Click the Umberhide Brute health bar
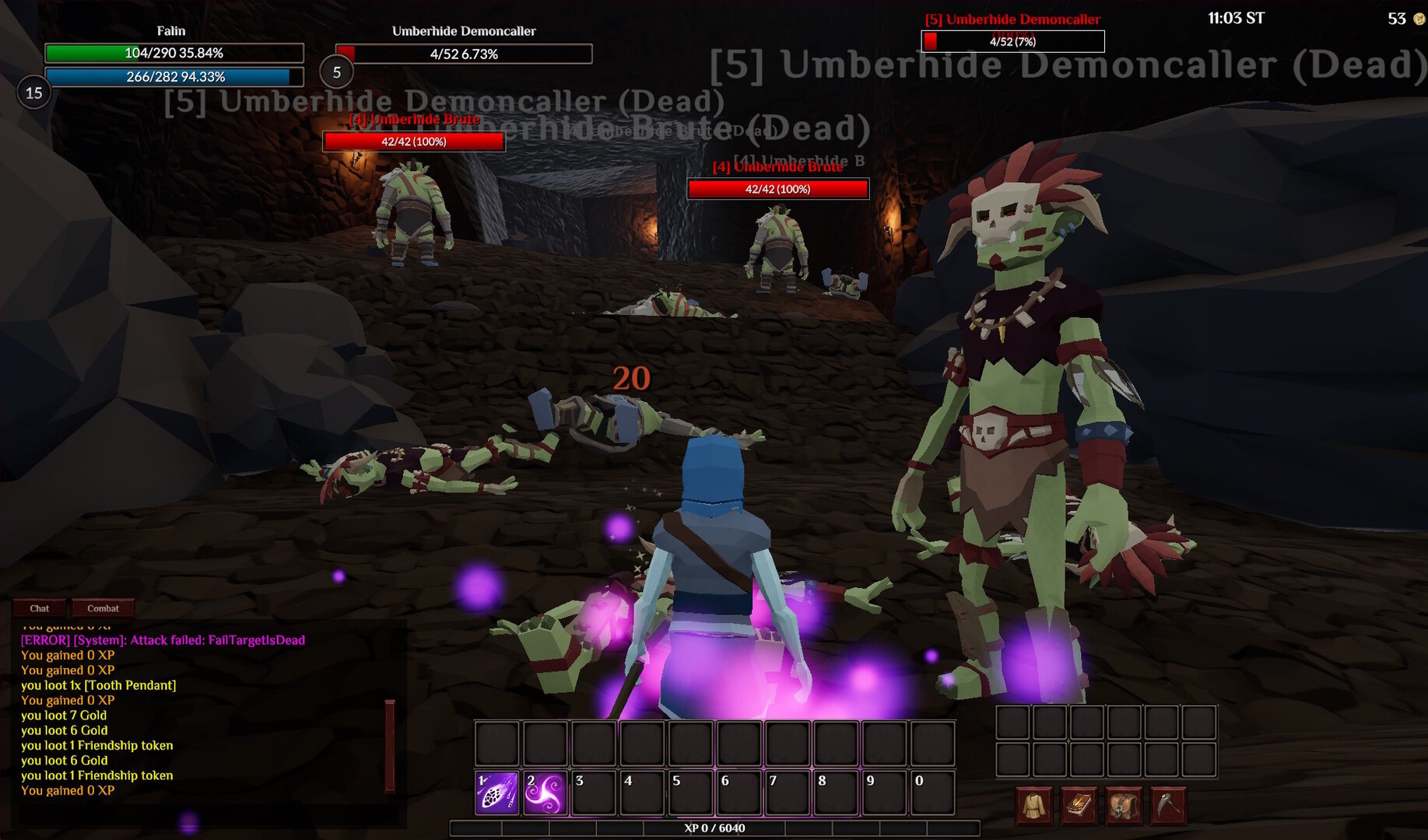The width and height of the screenshot is (1428, 840). pyautogui.click(x=413, y=142)
